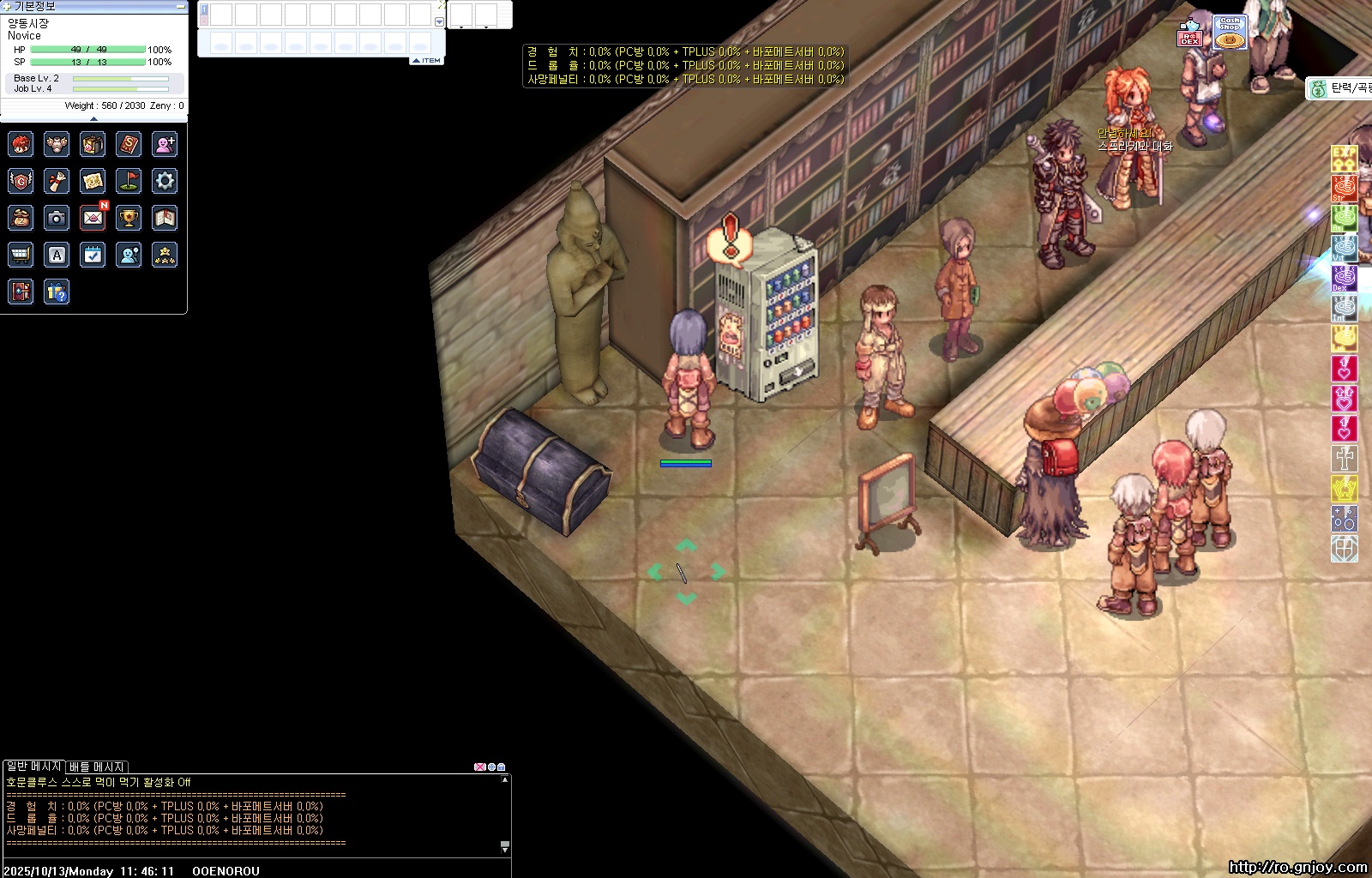This screenshot has width=1372, height=878.
Task: Open the shopping cart icon
Action: tap(21, 255)
